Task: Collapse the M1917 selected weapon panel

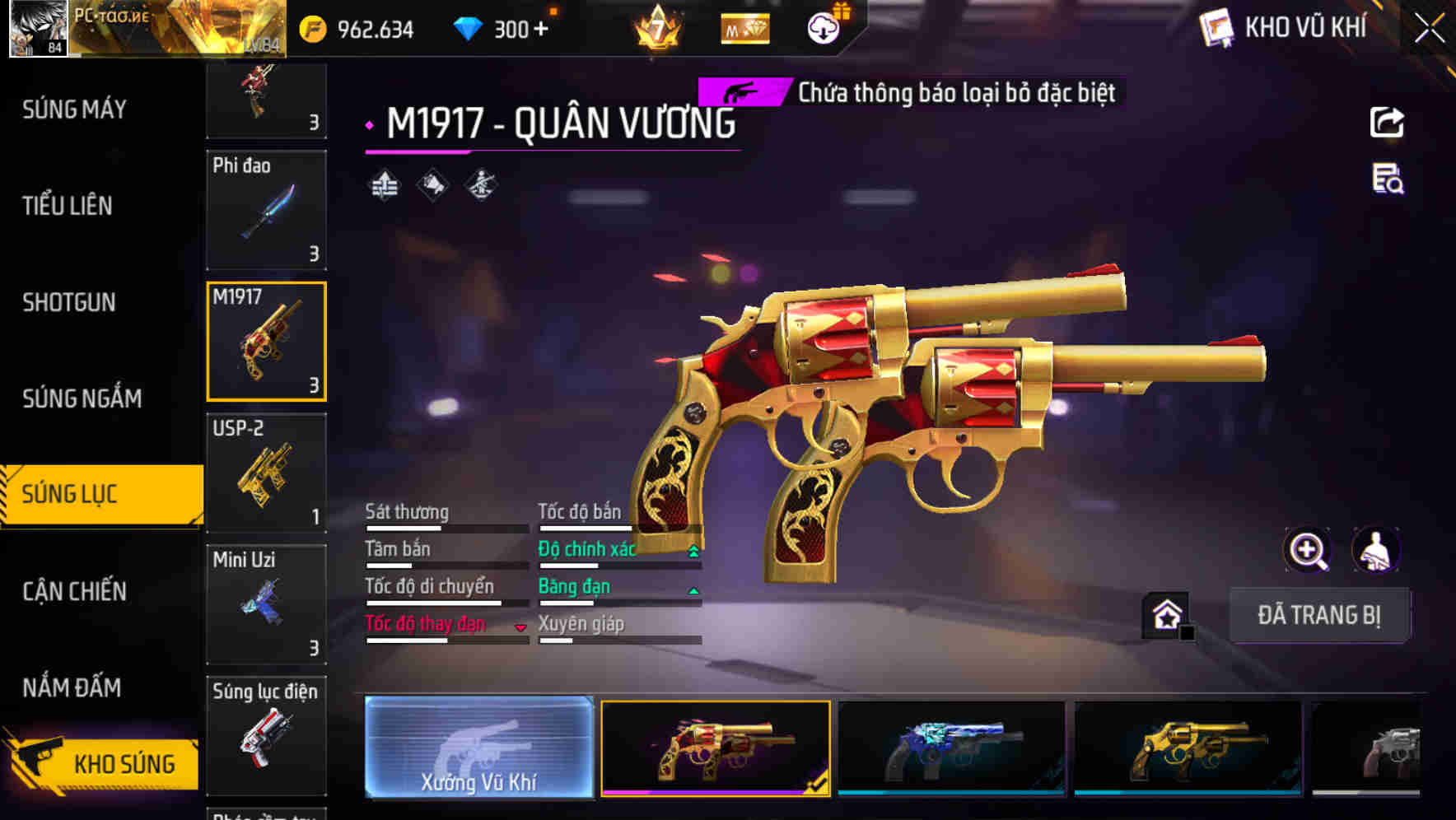Action: pyautogui.click(x=265, y=340)
